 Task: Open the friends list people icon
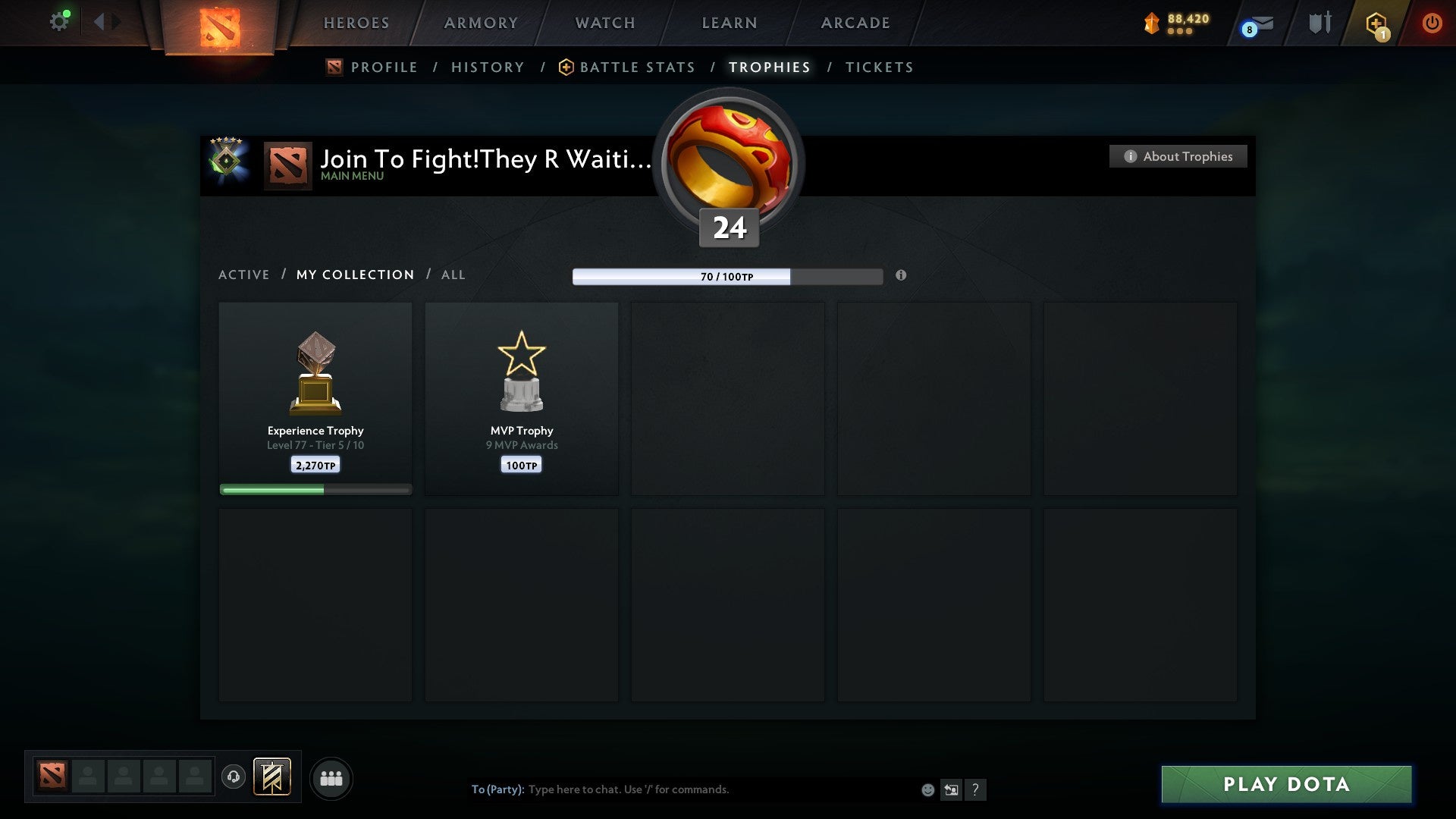click(x=331, y=778)
